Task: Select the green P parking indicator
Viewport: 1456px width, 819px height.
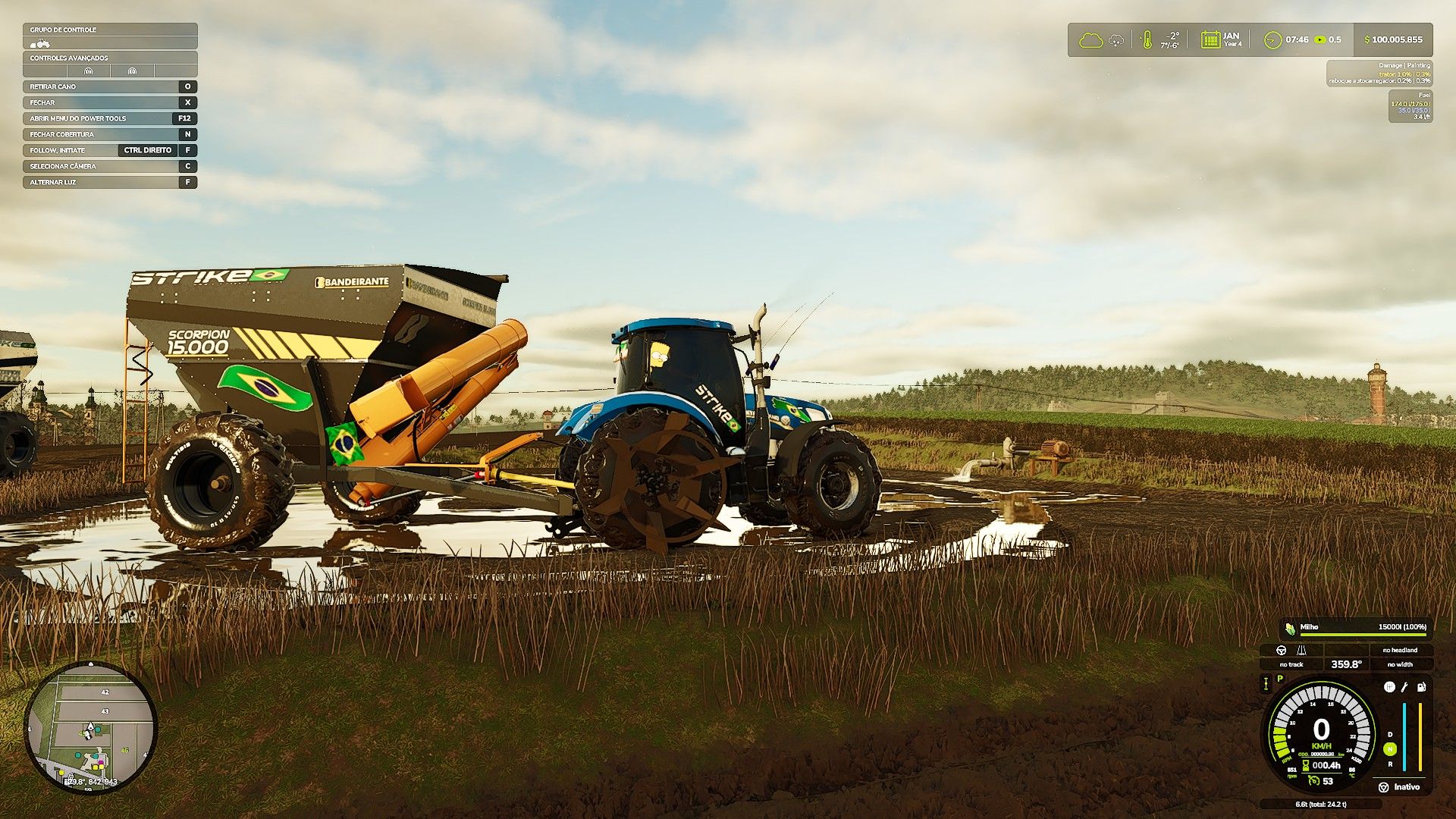Action: [1281, 679]
